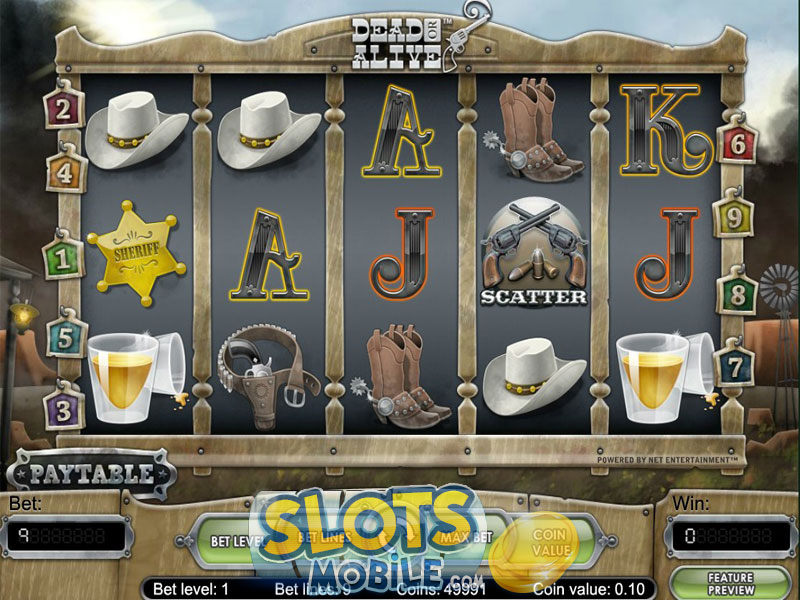Open the Paytable

coord(91,473)
